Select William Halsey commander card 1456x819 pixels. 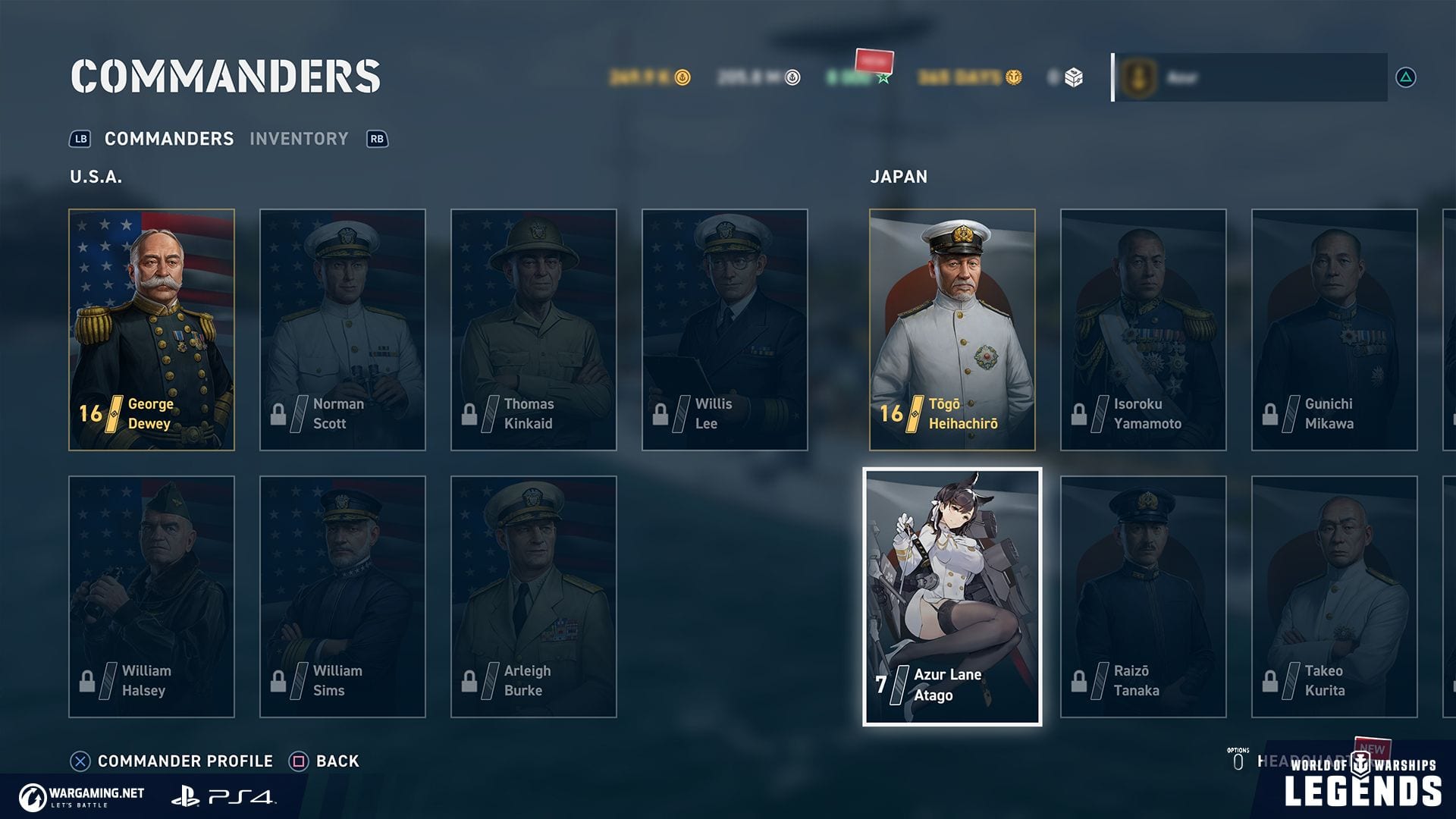coord(152,597)
